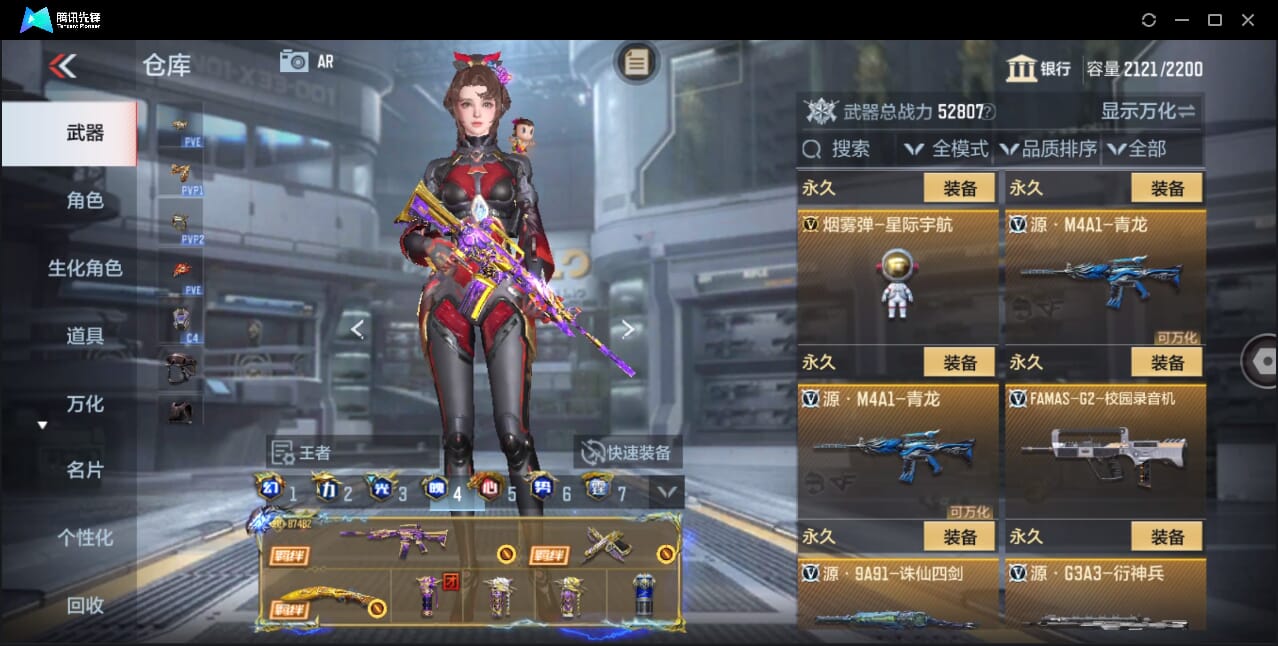Image resolution: width=1278 pixels, height=646 pixels.
Task: Switch to the 角色 category tab
Action: coord(84,200)
